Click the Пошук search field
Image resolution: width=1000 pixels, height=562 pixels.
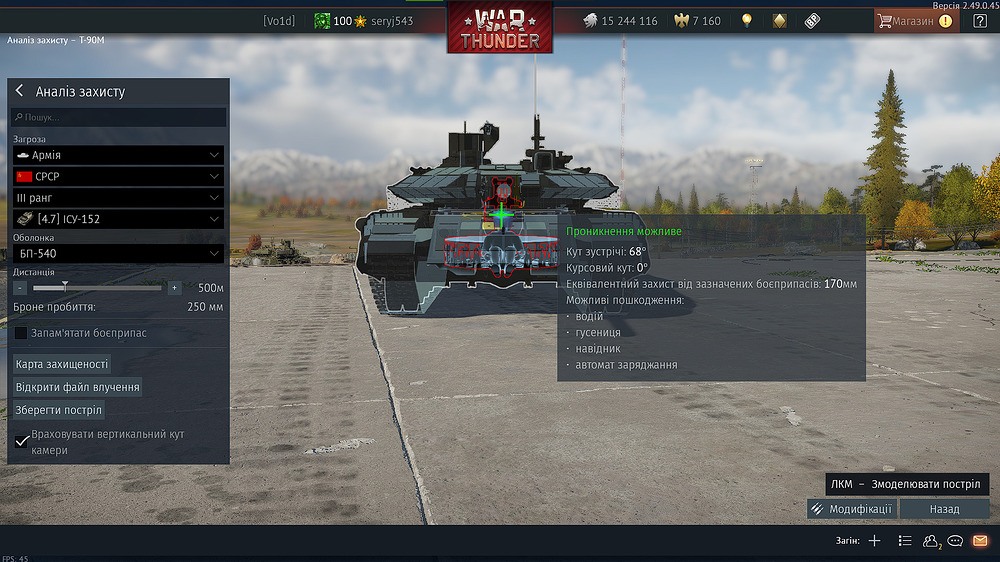coord(118,117)
